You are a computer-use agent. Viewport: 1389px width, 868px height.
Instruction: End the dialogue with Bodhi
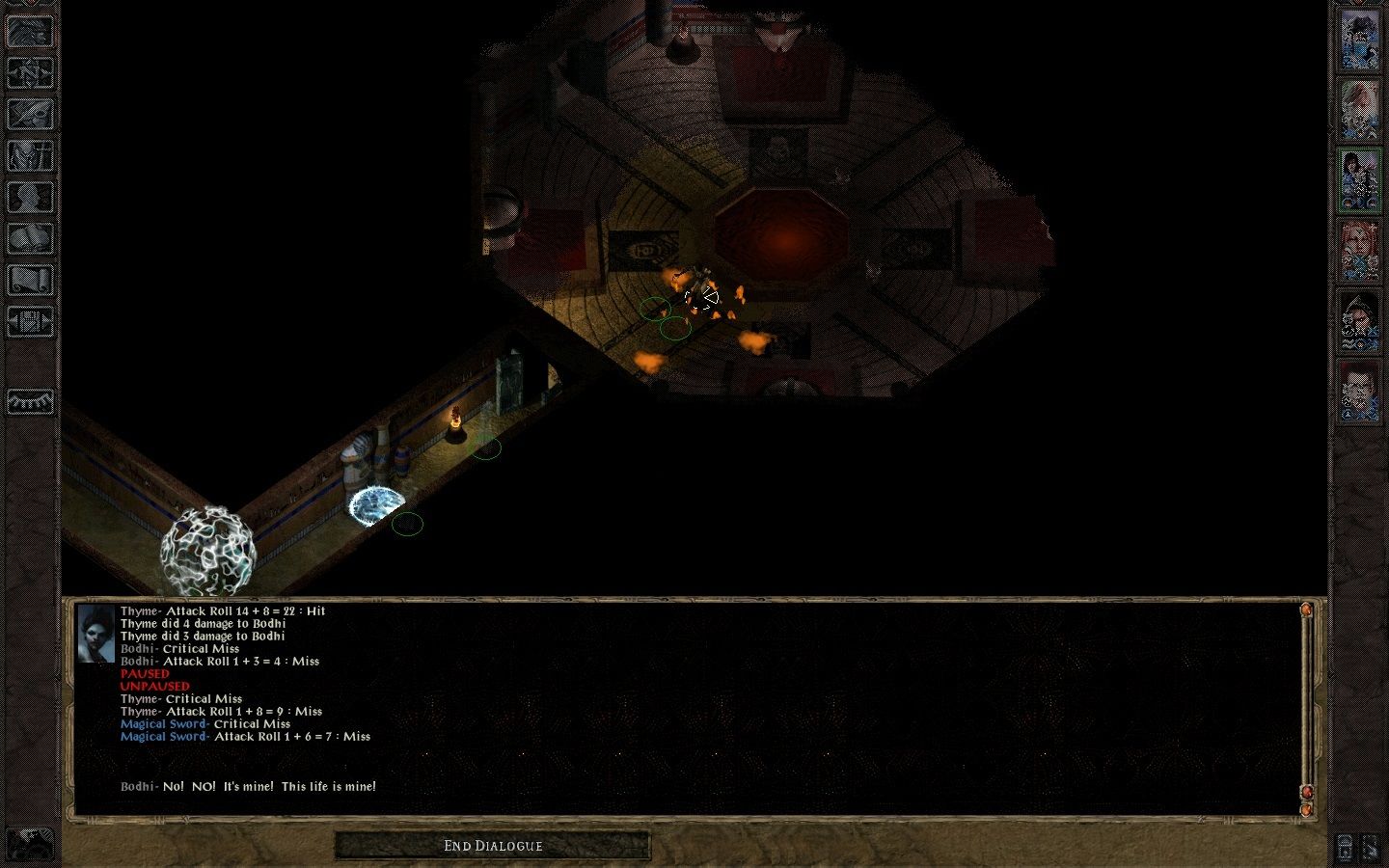(x=493, y=846)
